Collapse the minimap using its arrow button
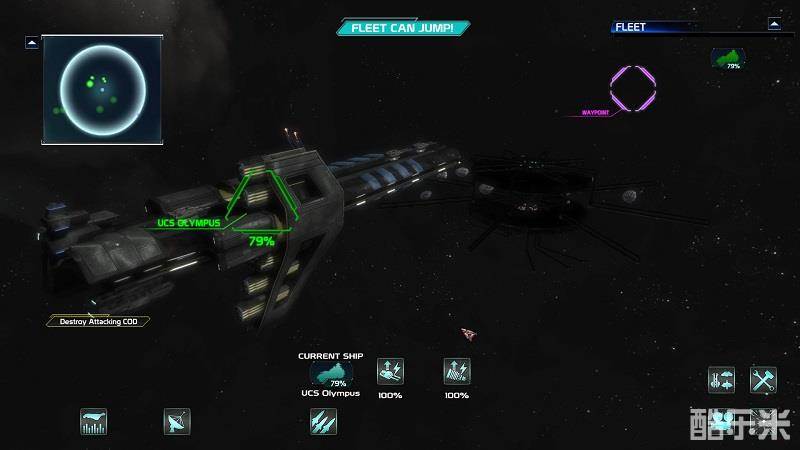 coord(32,42)
